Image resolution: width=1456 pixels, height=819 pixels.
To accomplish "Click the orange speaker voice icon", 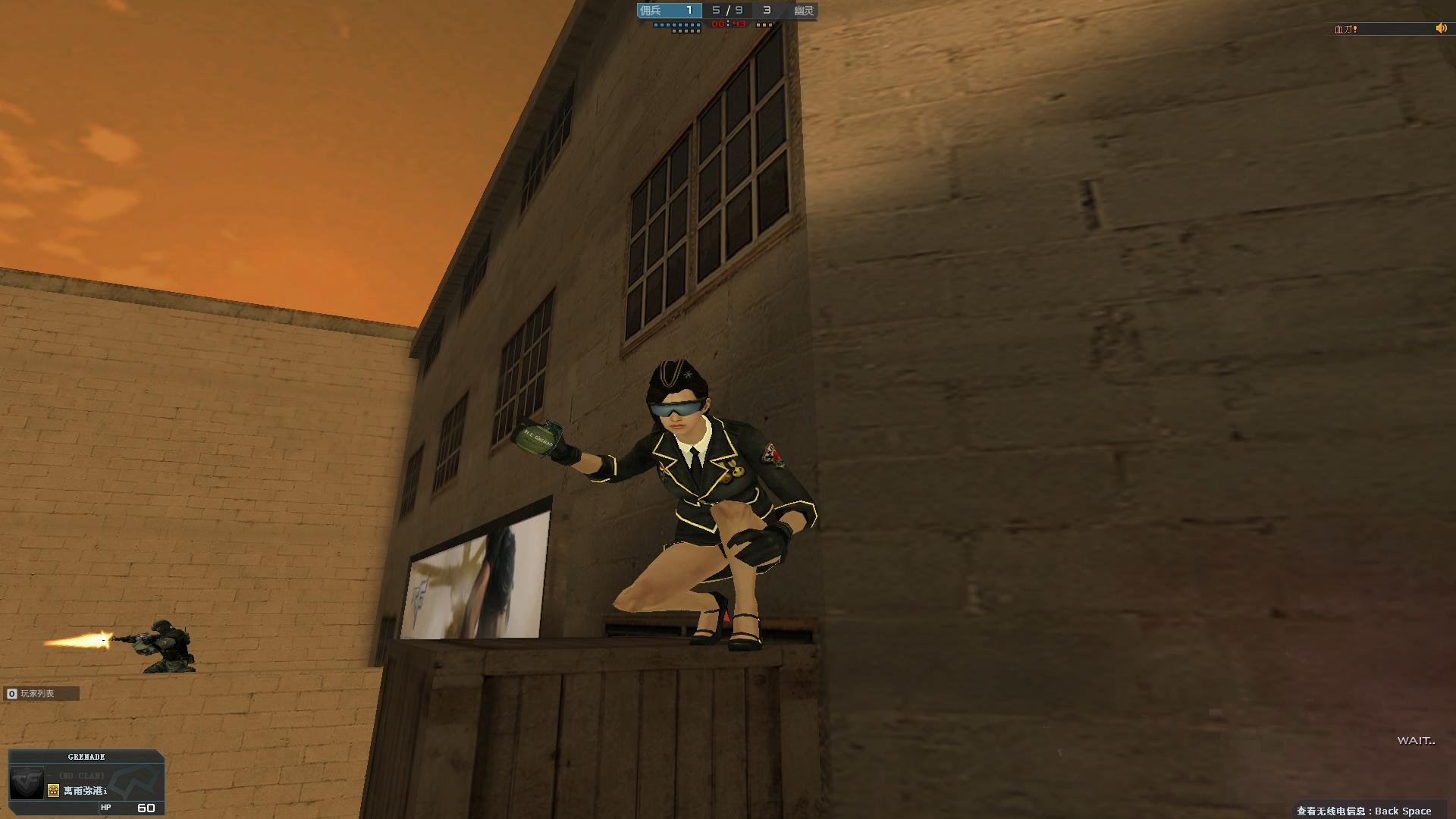I will [x=1441, y=29].
